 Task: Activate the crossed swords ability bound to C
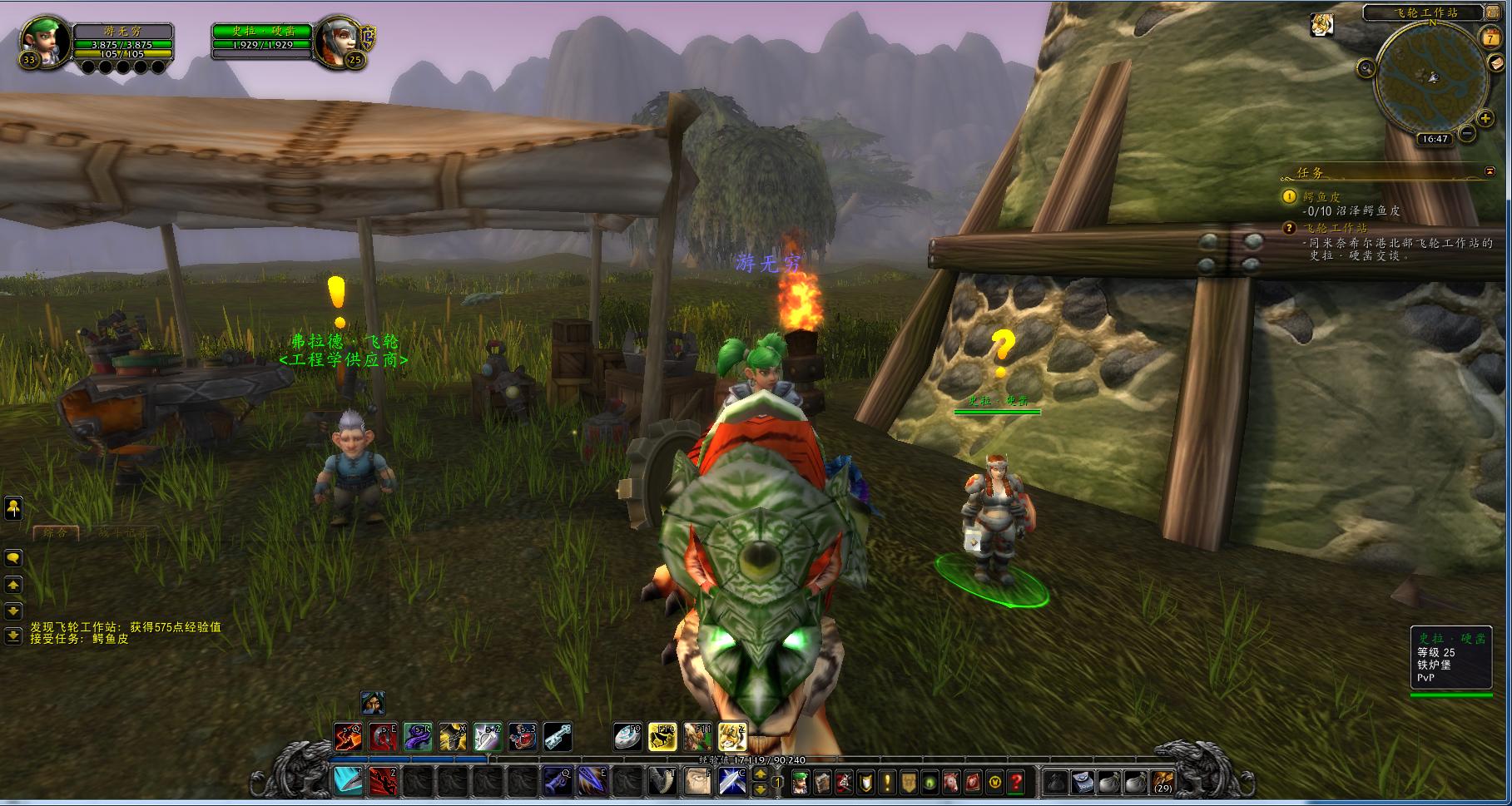[x=731, y=782]
